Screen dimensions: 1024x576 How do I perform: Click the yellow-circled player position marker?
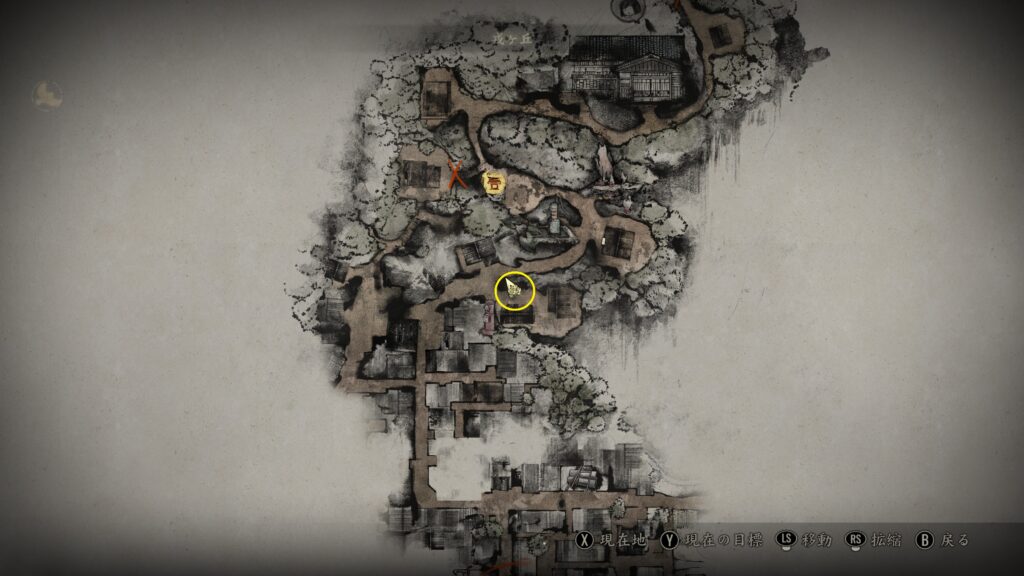pos(515,291)
